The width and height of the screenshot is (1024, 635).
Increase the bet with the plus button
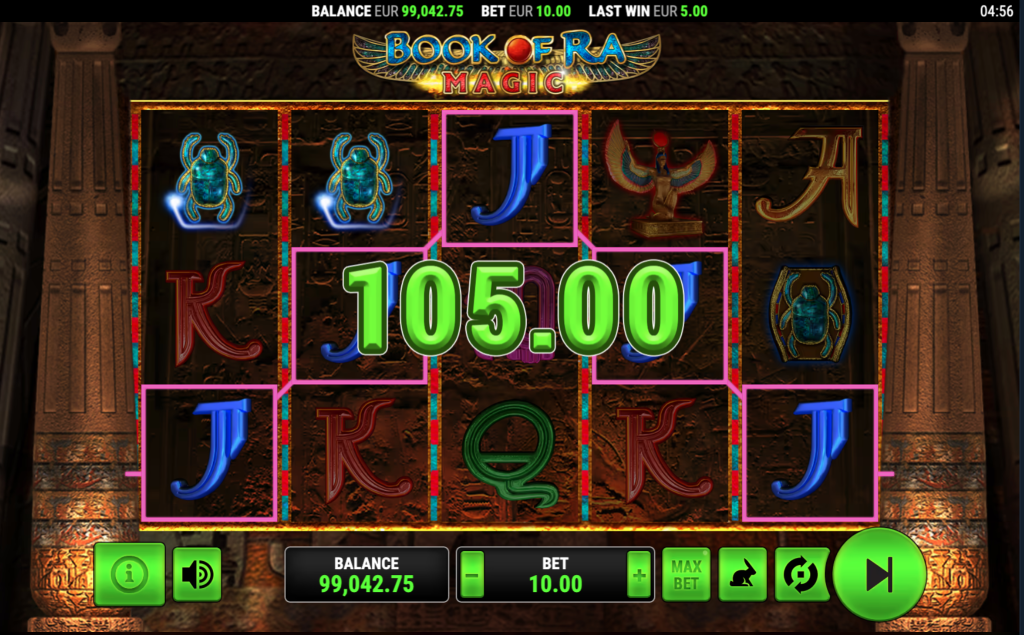[638, 575]
